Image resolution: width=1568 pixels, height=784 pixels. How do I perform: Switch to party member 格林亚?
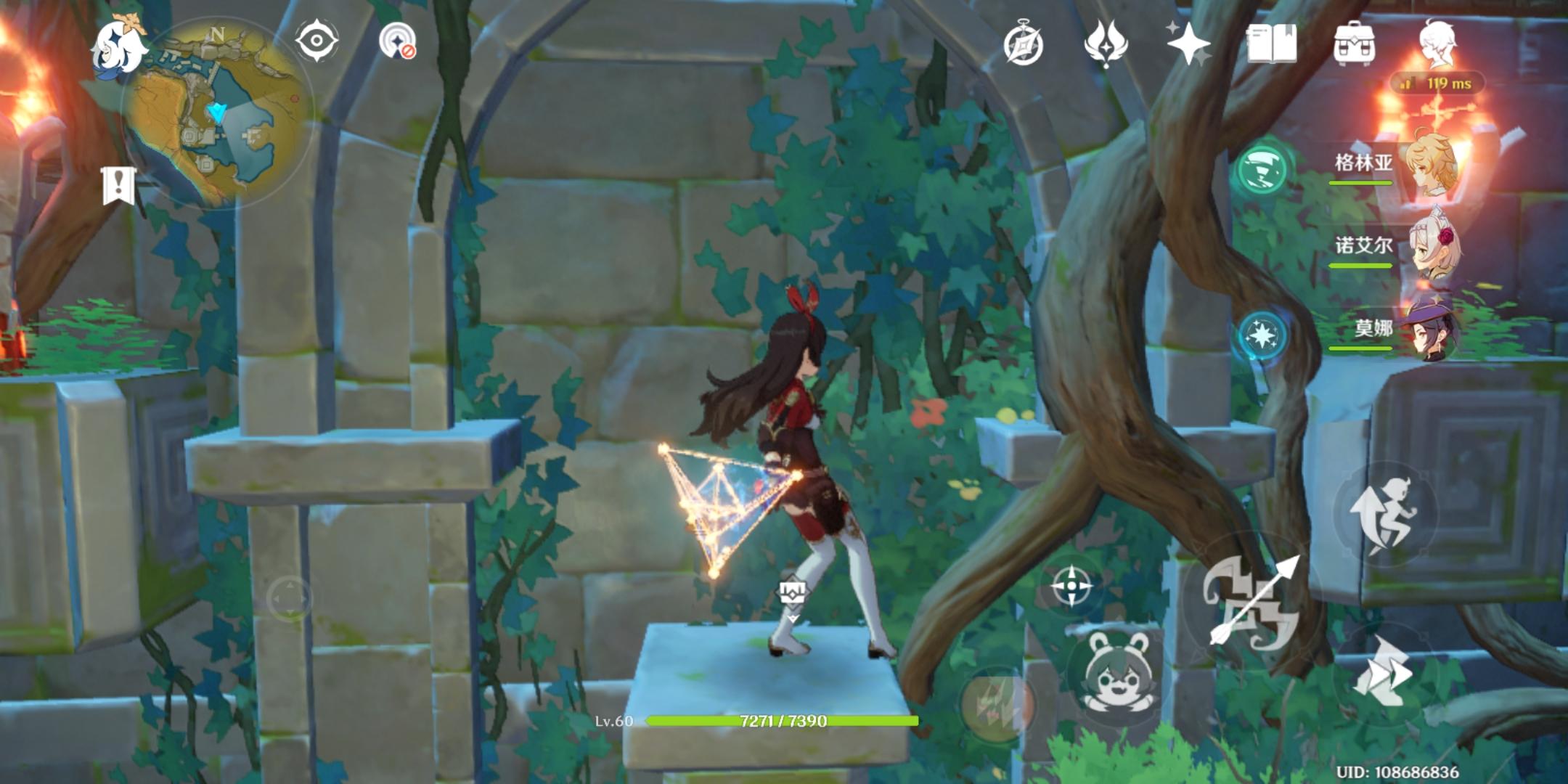pos(1430,164)
